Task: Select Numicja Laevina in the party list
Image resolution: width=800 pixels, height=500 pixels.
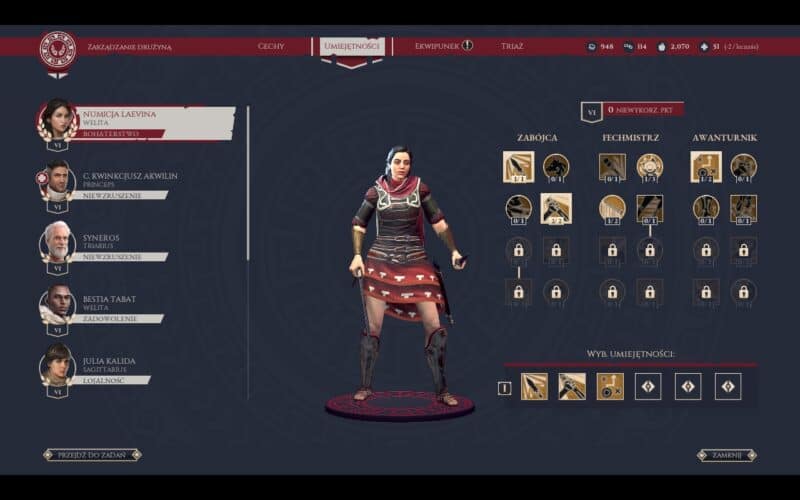Action: coord(140,119)
